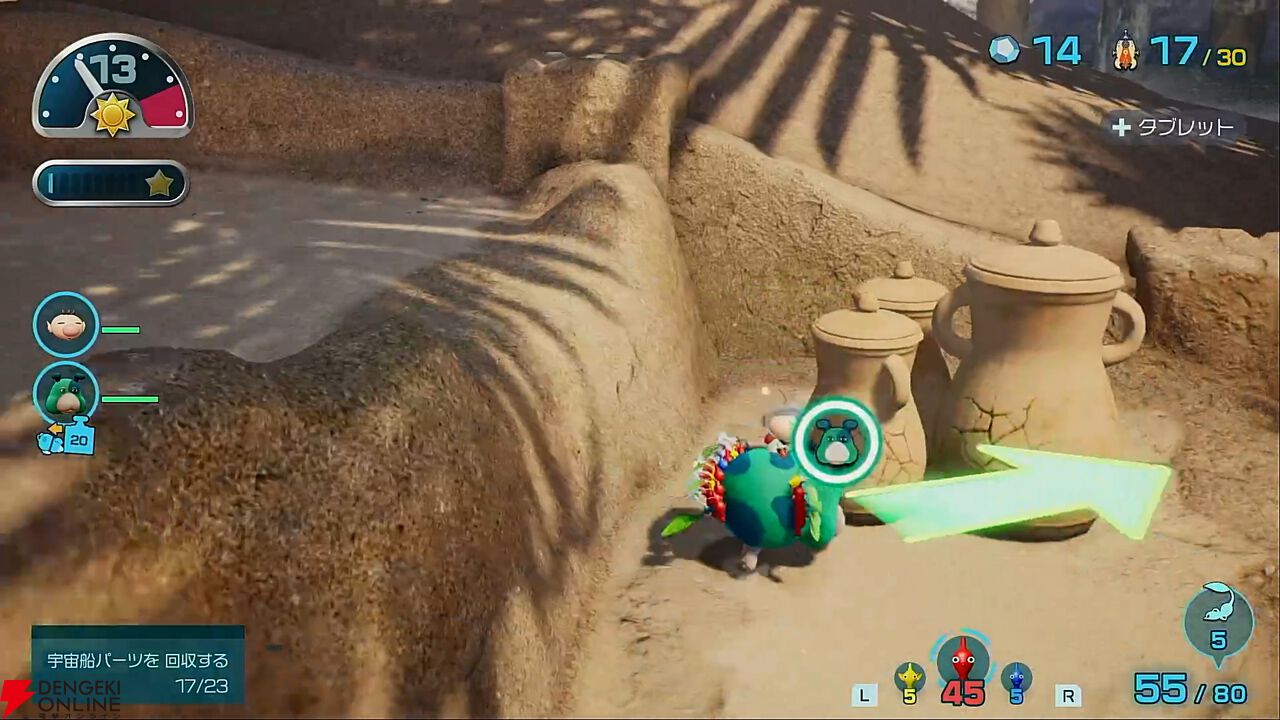Click the Oatchi ring marker above the dog

836,441
